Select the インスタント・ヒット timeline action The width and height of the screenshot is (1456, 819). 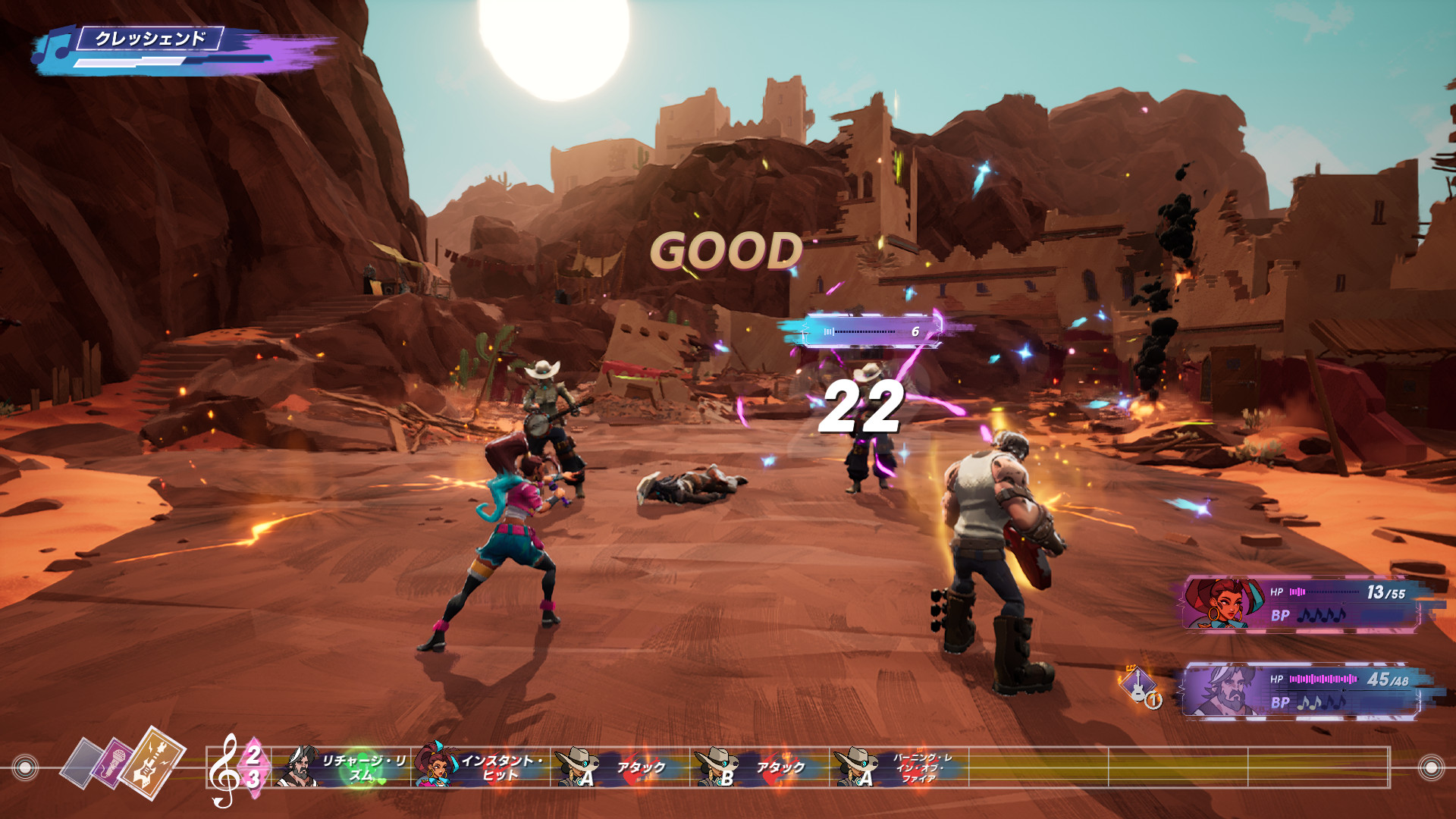click(x=485, y=767)
